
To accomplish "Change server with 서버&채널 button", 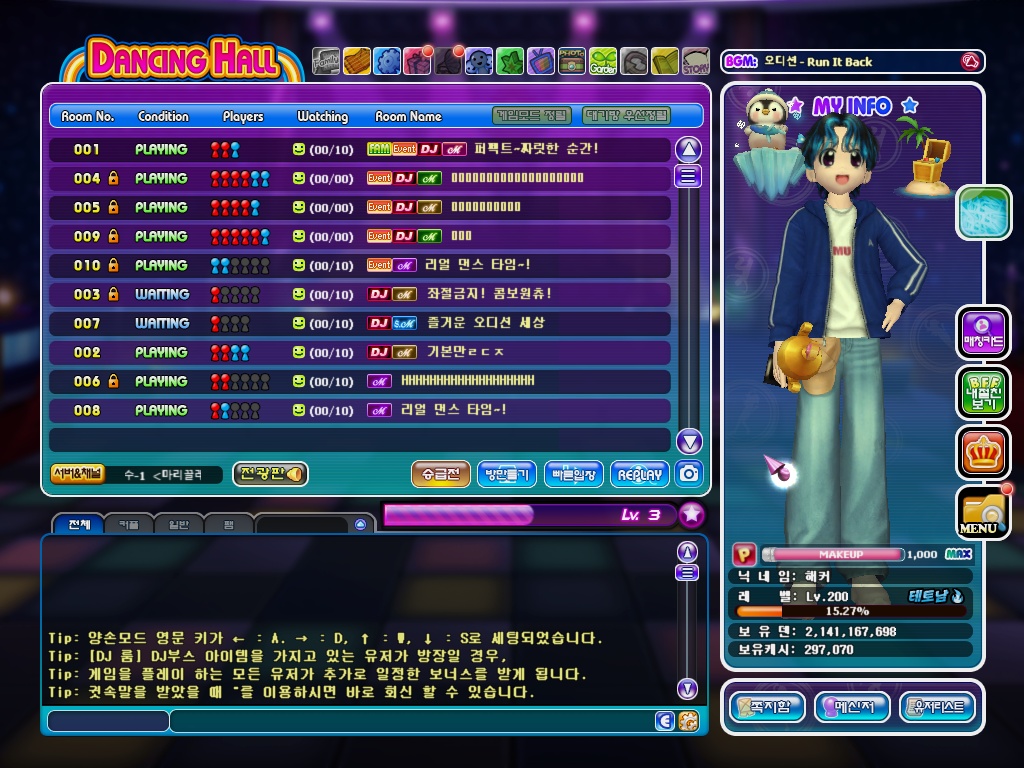I will 78,474.
